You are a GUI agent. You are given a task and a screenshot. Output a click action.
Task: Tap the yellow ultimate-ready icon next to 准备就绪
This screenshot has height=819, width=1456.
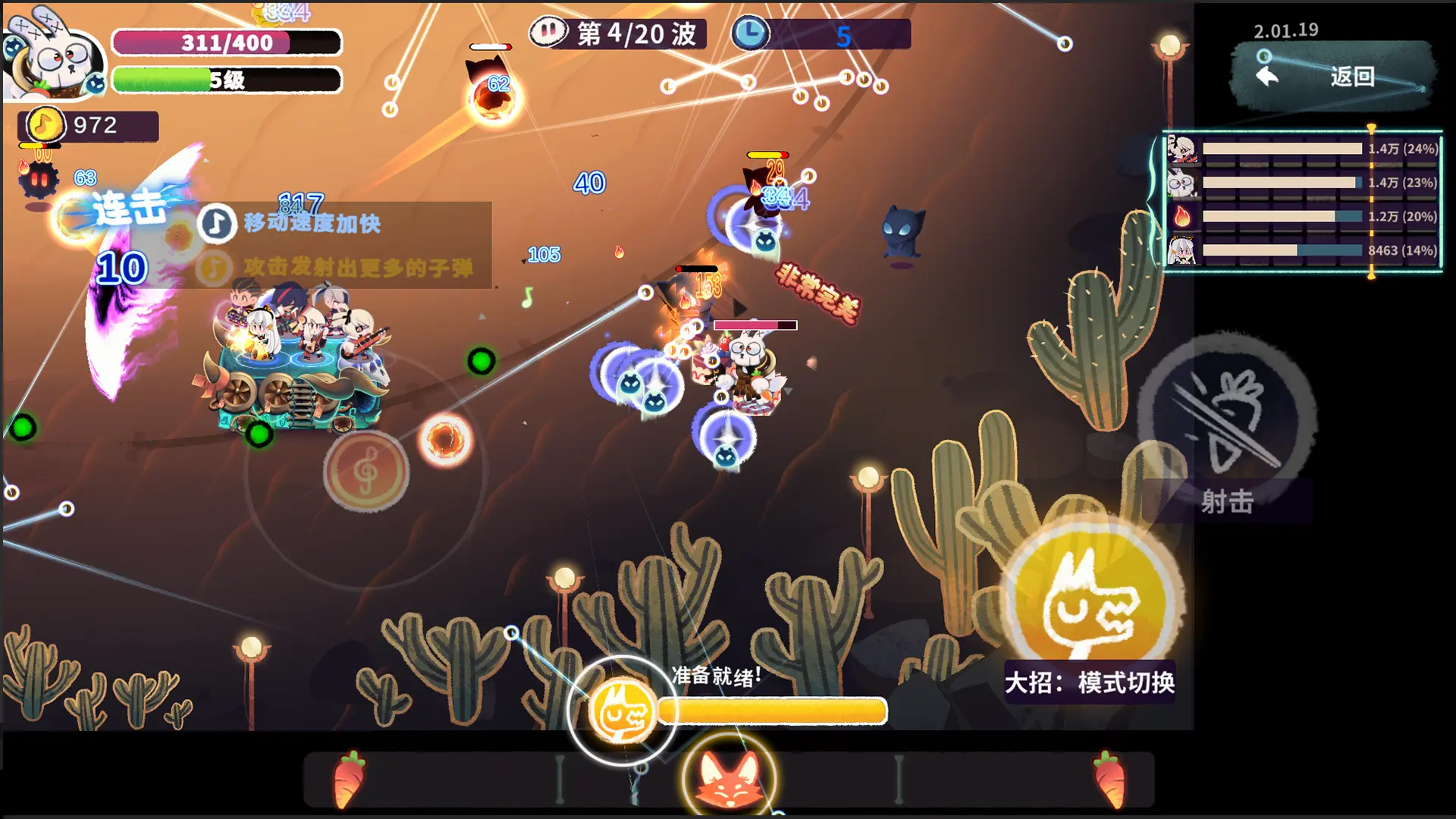(621, 711)
